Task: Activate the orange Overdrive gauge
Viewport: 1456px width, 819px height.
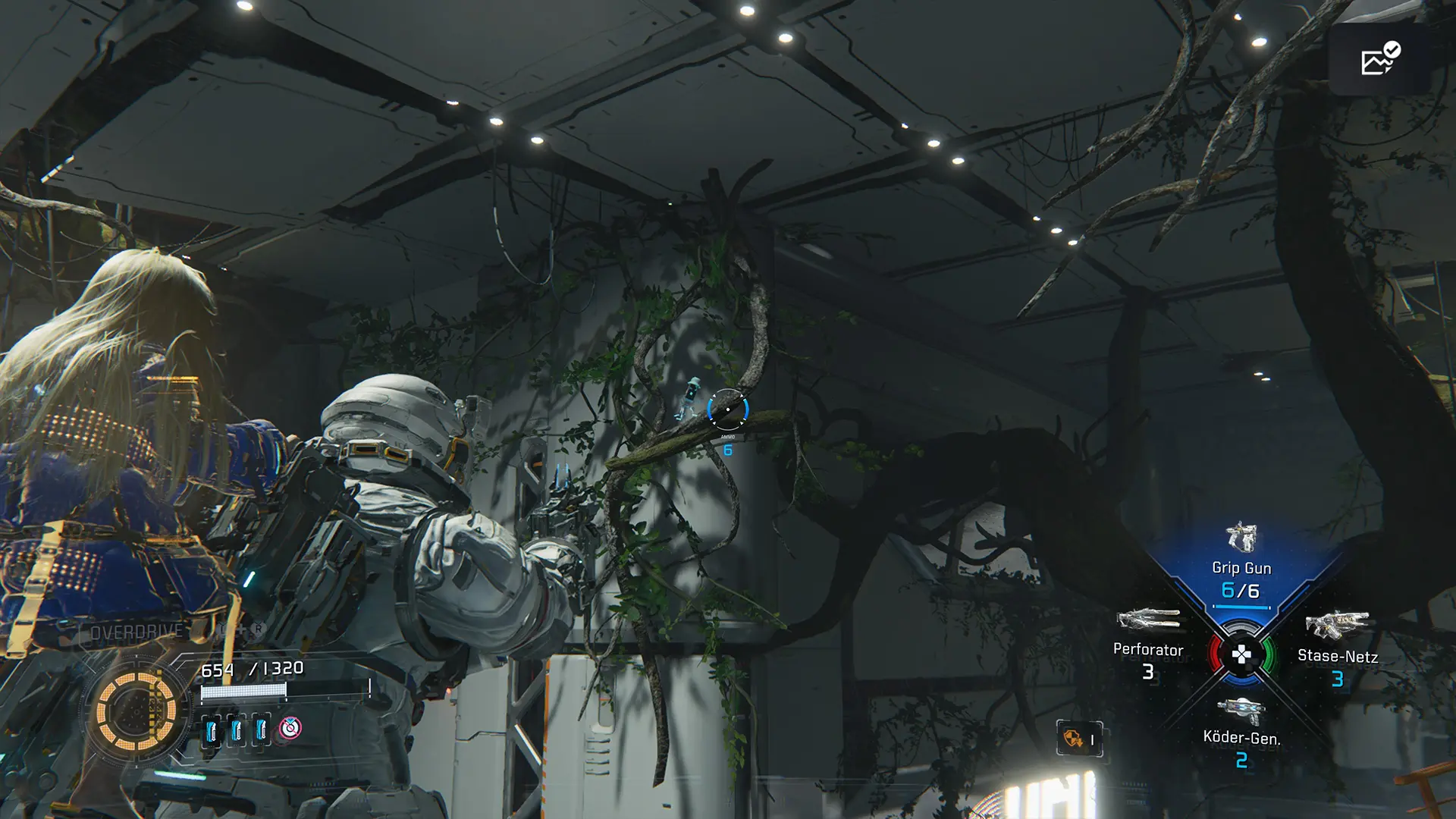Action: point(136,711)
